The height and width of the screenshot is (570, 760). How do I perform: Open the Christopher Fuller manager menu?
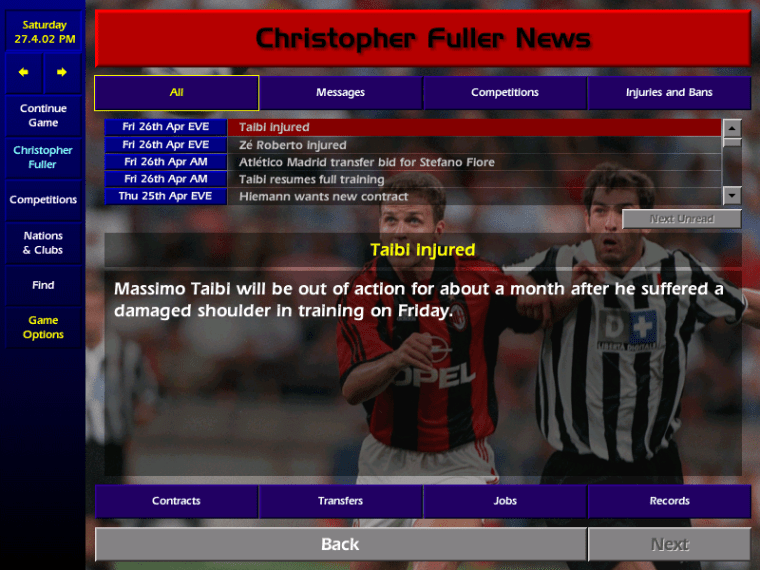[x=43, y=157]
